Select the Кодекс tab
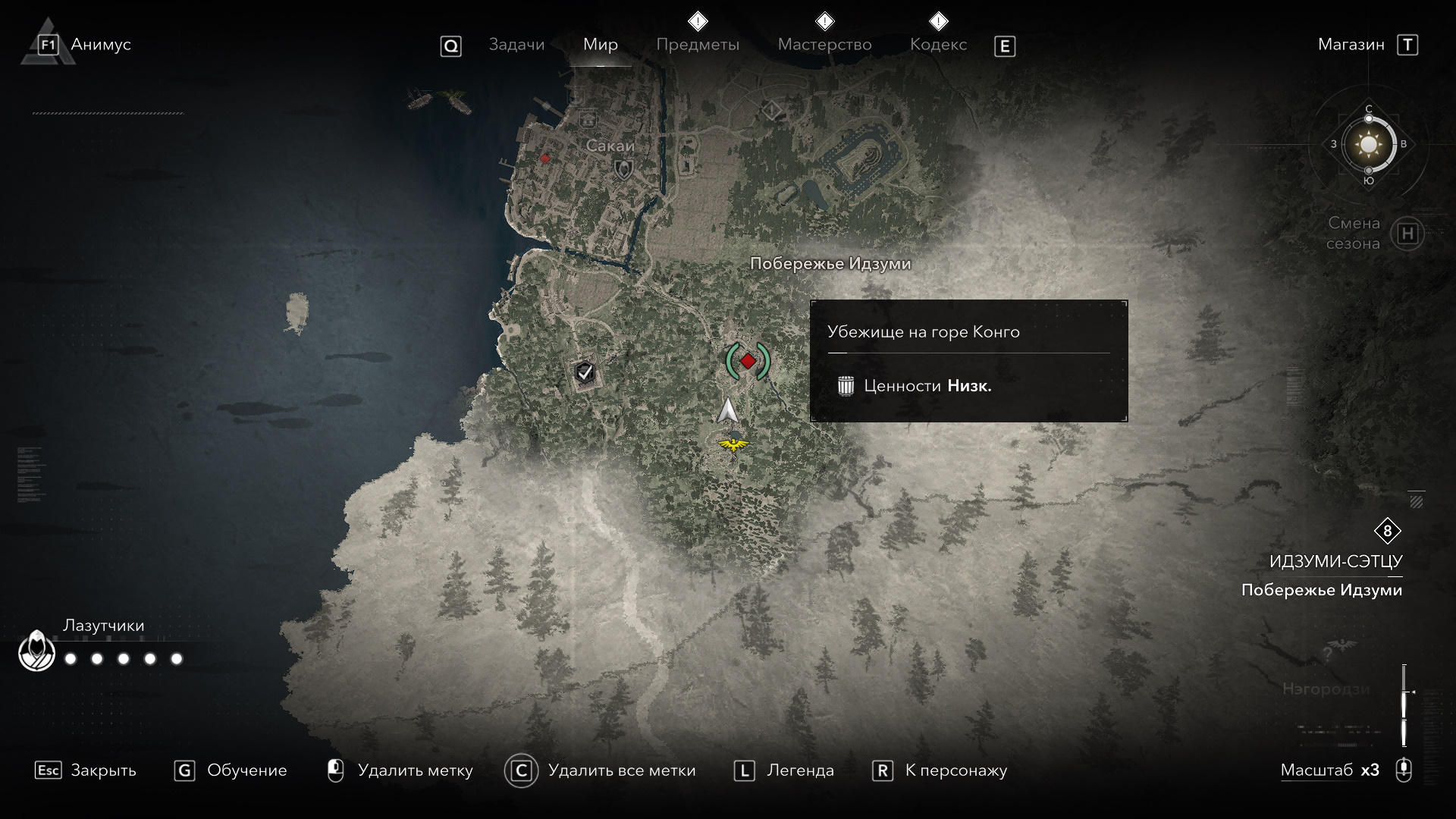1456x819 pixels. tap(938, 45)
